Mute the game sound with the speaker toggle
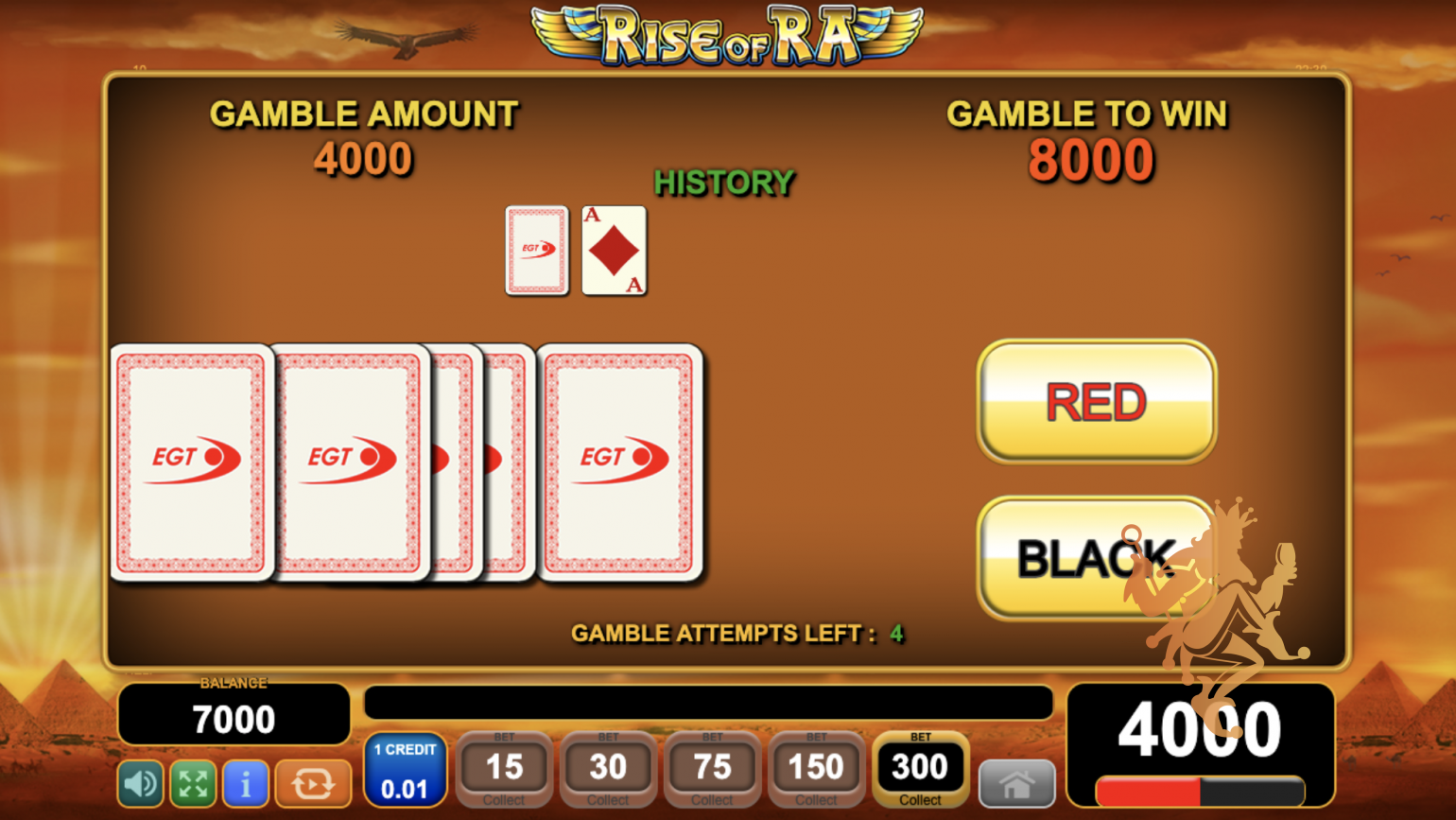Viewport: 1456px width, 820px height. click(140, 784)
